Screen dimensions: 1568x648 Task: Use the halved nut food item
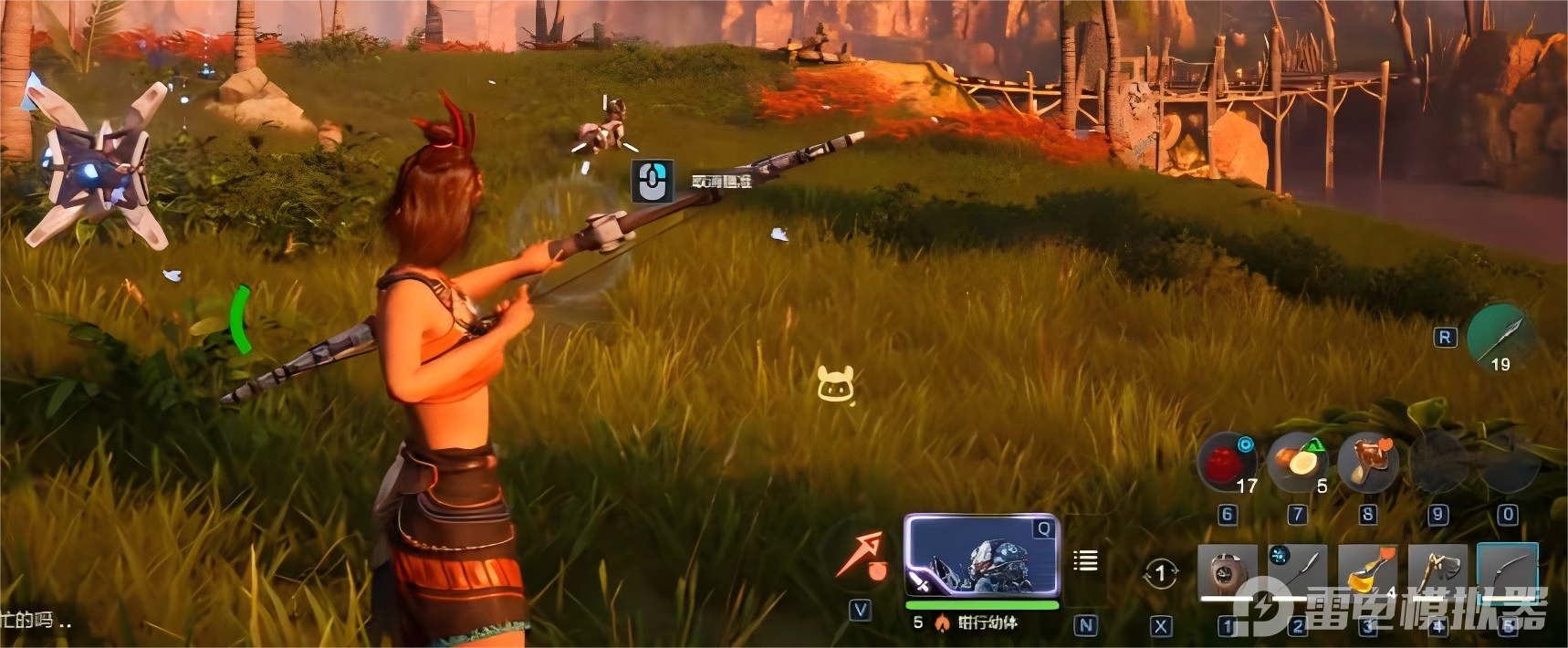1297,463
